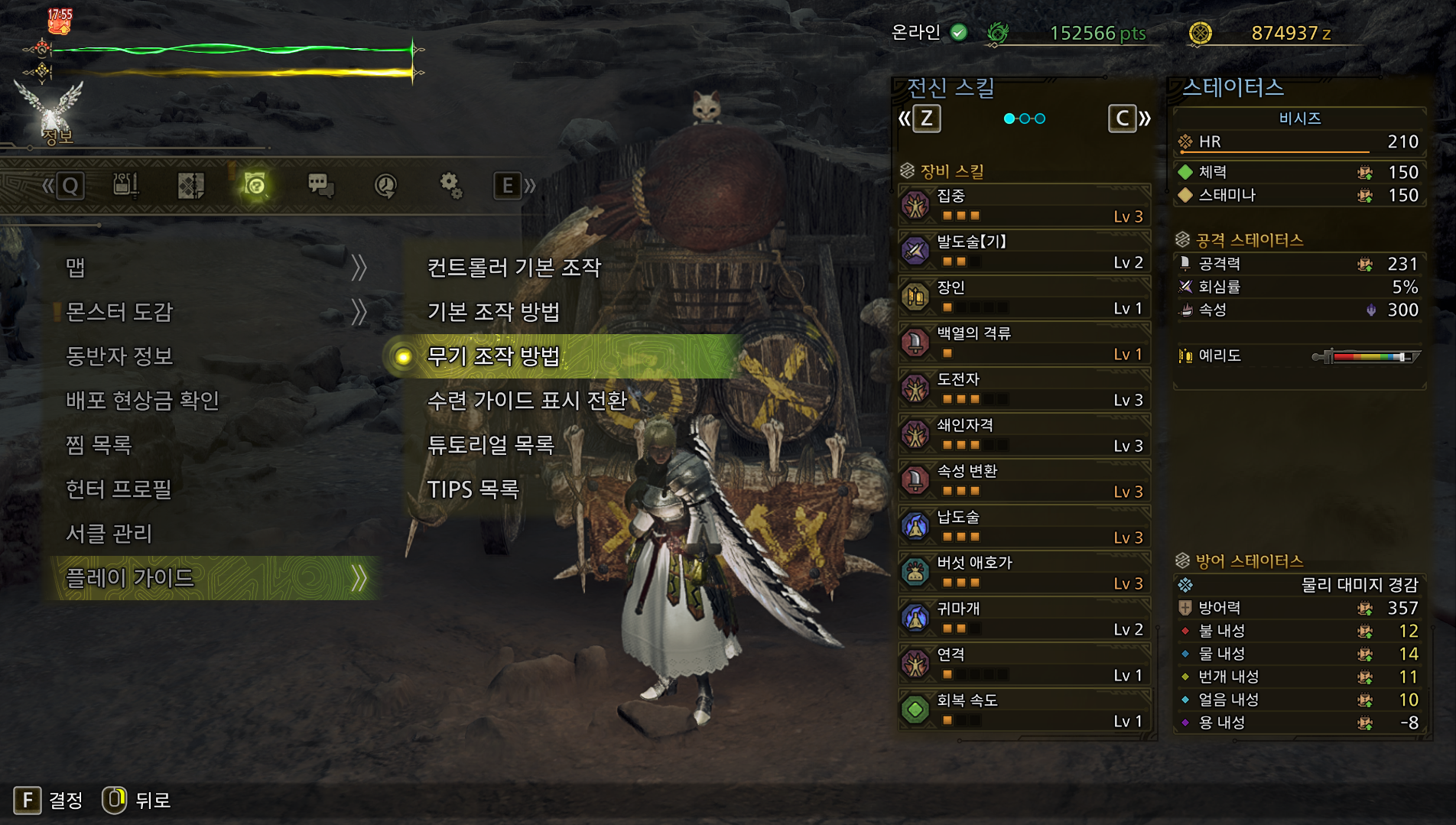Open 서클 관리
This screenshot has height=825, width=1456.
(x=109, y=534)
